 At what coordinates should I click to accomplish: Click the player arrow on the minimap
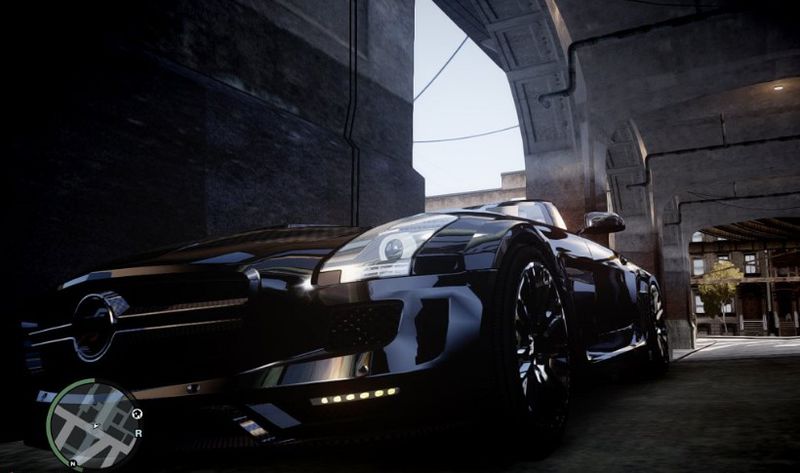point(95,427)
